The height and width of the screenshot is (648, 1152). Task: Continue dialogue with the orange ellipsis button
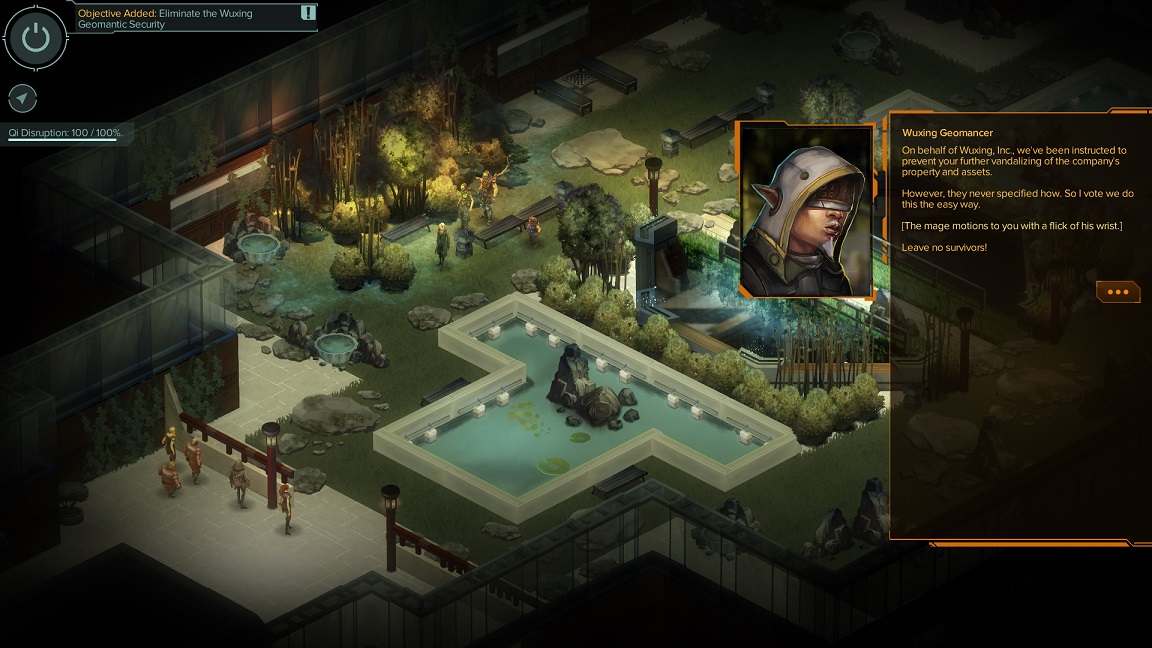point(1117,292)
